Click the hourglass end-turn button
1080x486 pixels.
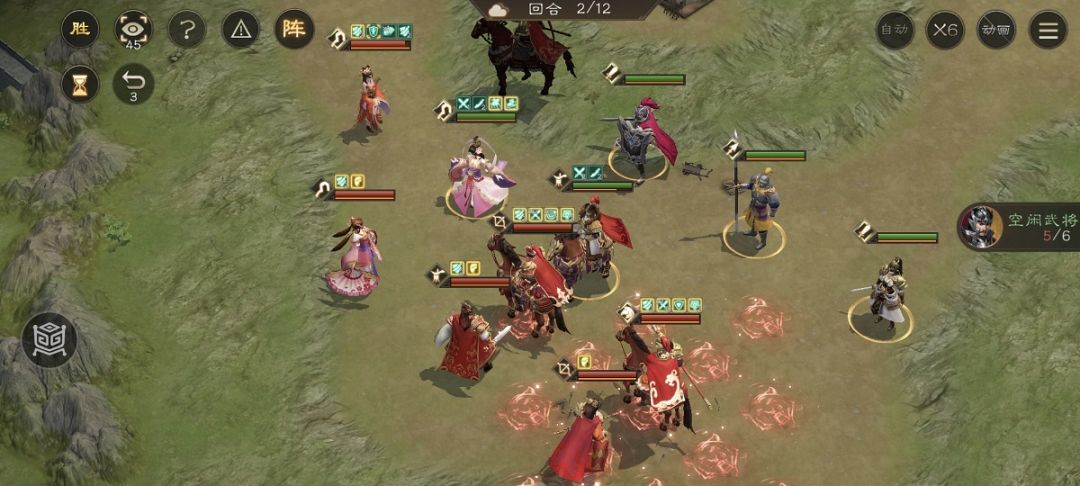tap(80, 84)
